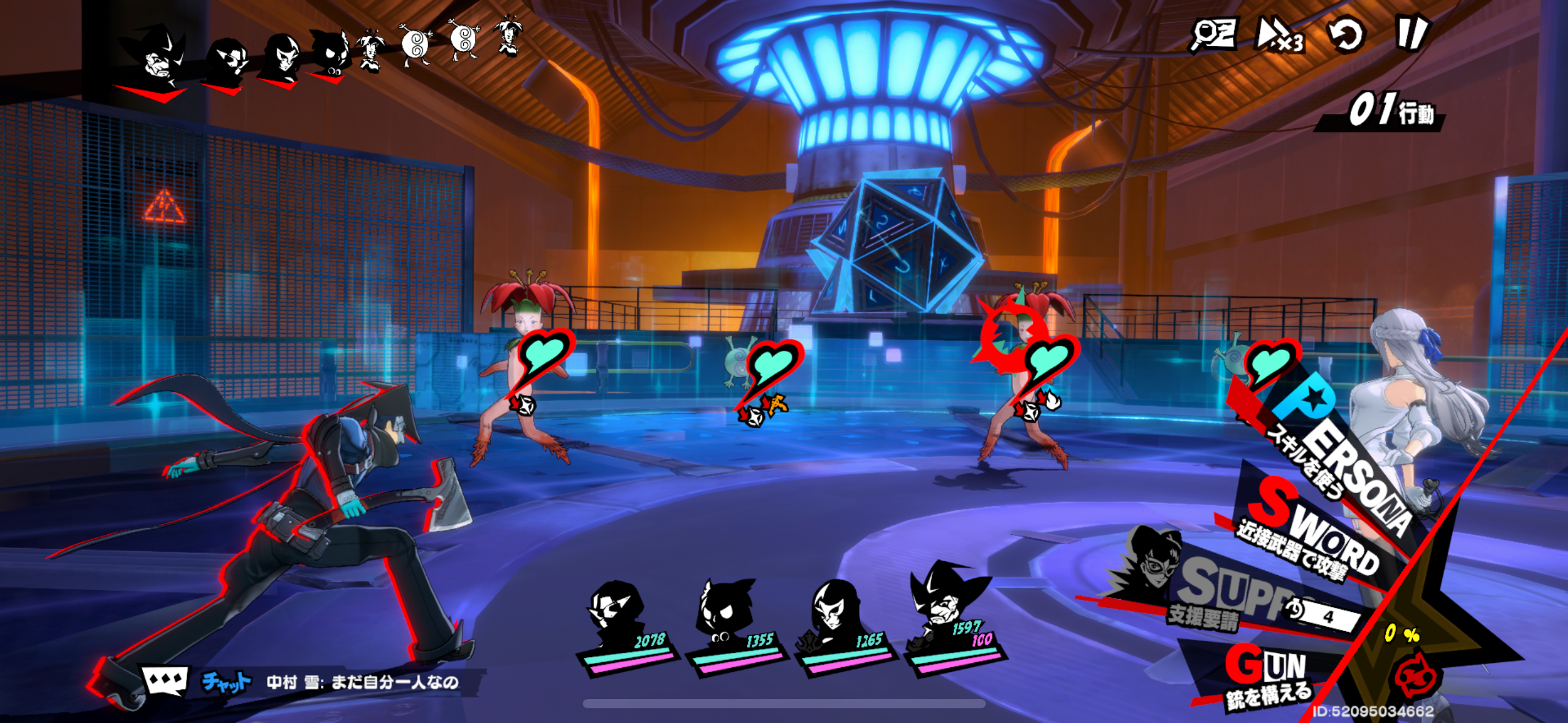
Task: Click the circular arrow retry icon
Action: 1345,35
